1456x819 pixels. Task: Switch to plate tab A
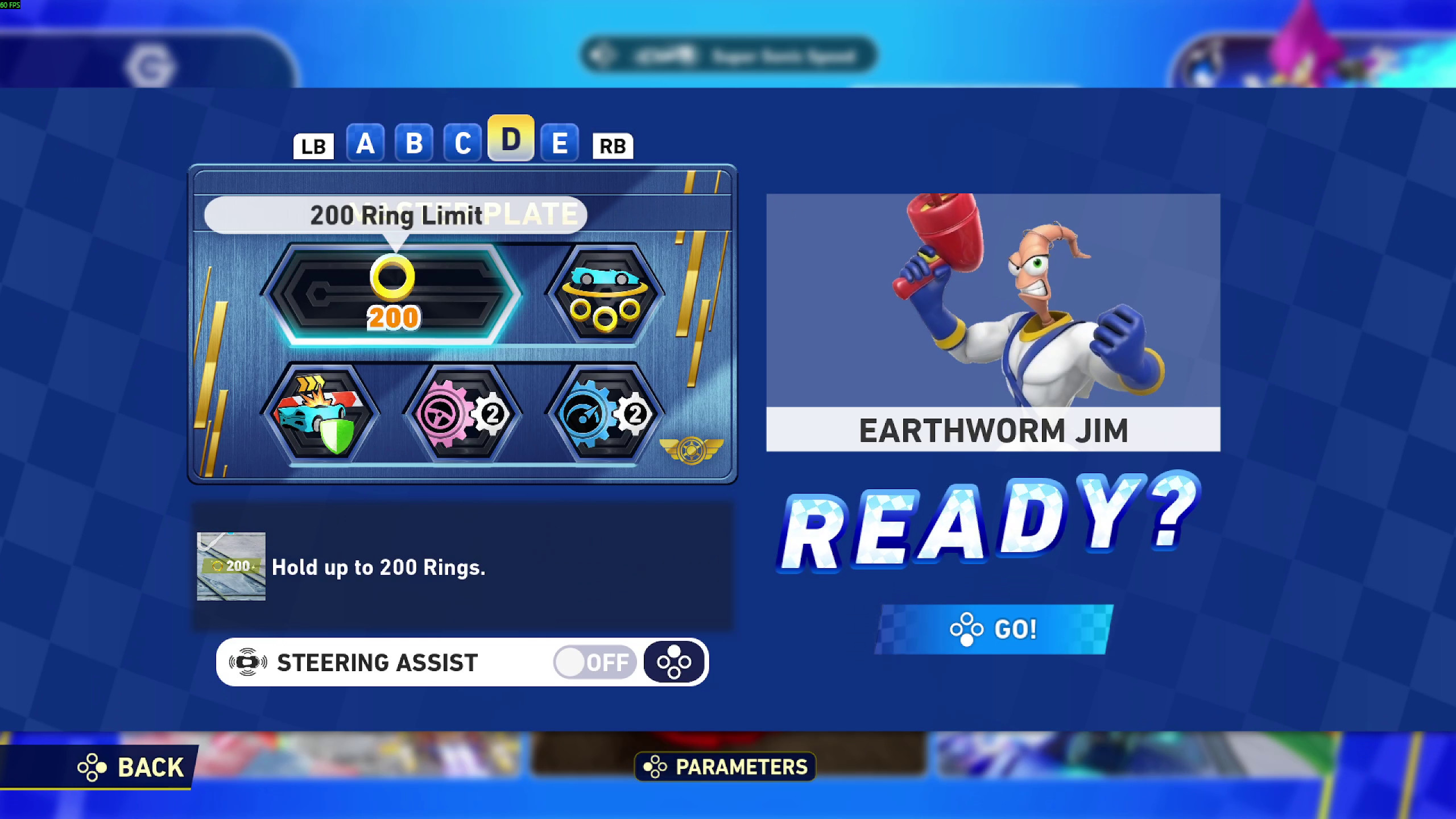coord(366,143)
